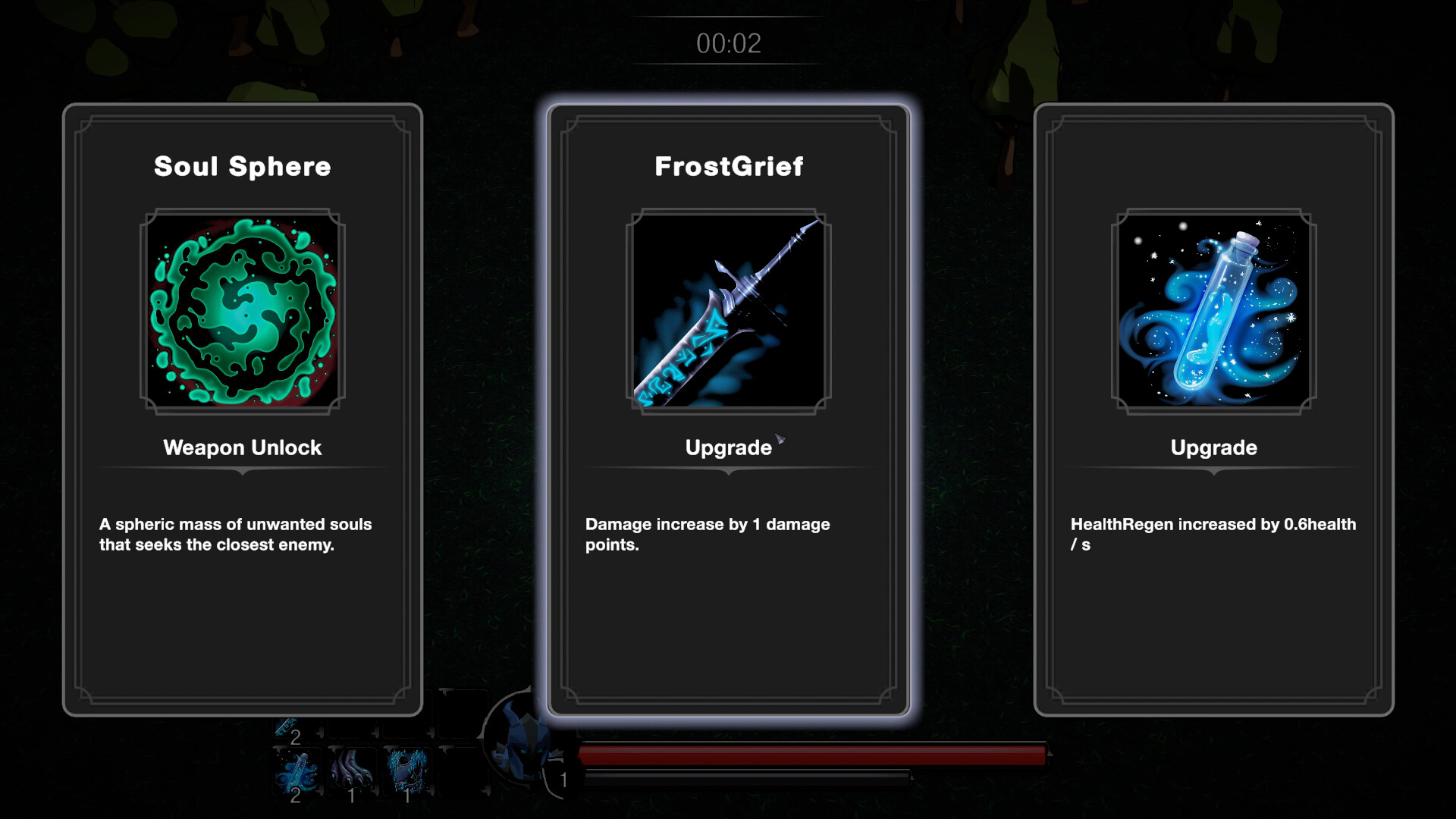Click the Upgrade label on the FrostGrief card
Image resolution: width=1456 pixels, height=819 pixels.
pos(726,447)
